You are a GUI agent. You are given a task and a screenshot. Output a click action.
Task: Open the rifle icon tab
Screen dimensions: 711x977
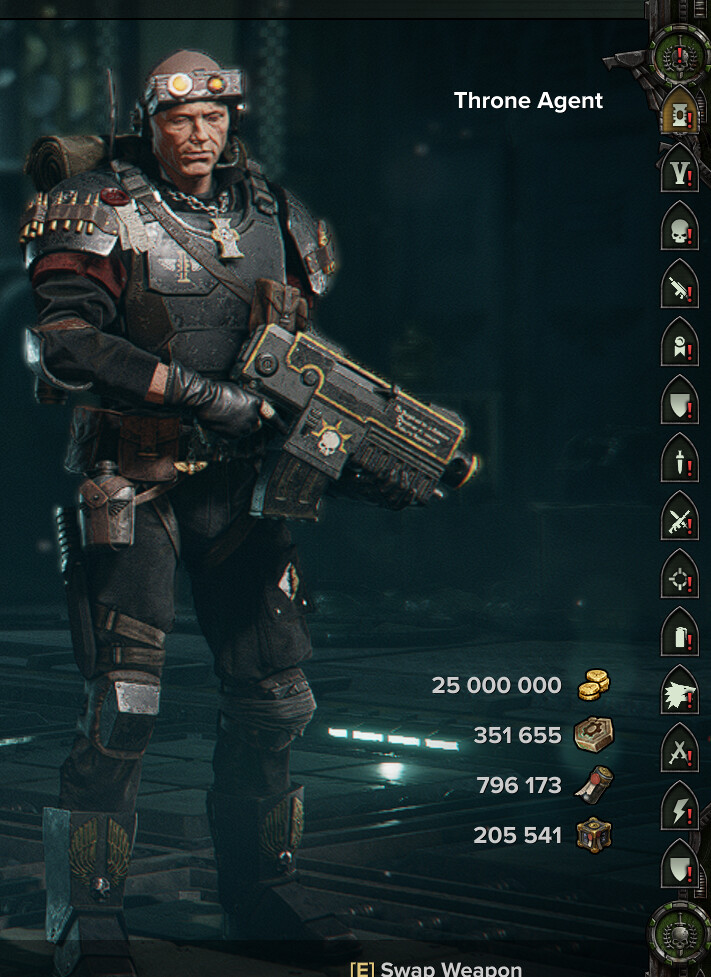[680, 288]
